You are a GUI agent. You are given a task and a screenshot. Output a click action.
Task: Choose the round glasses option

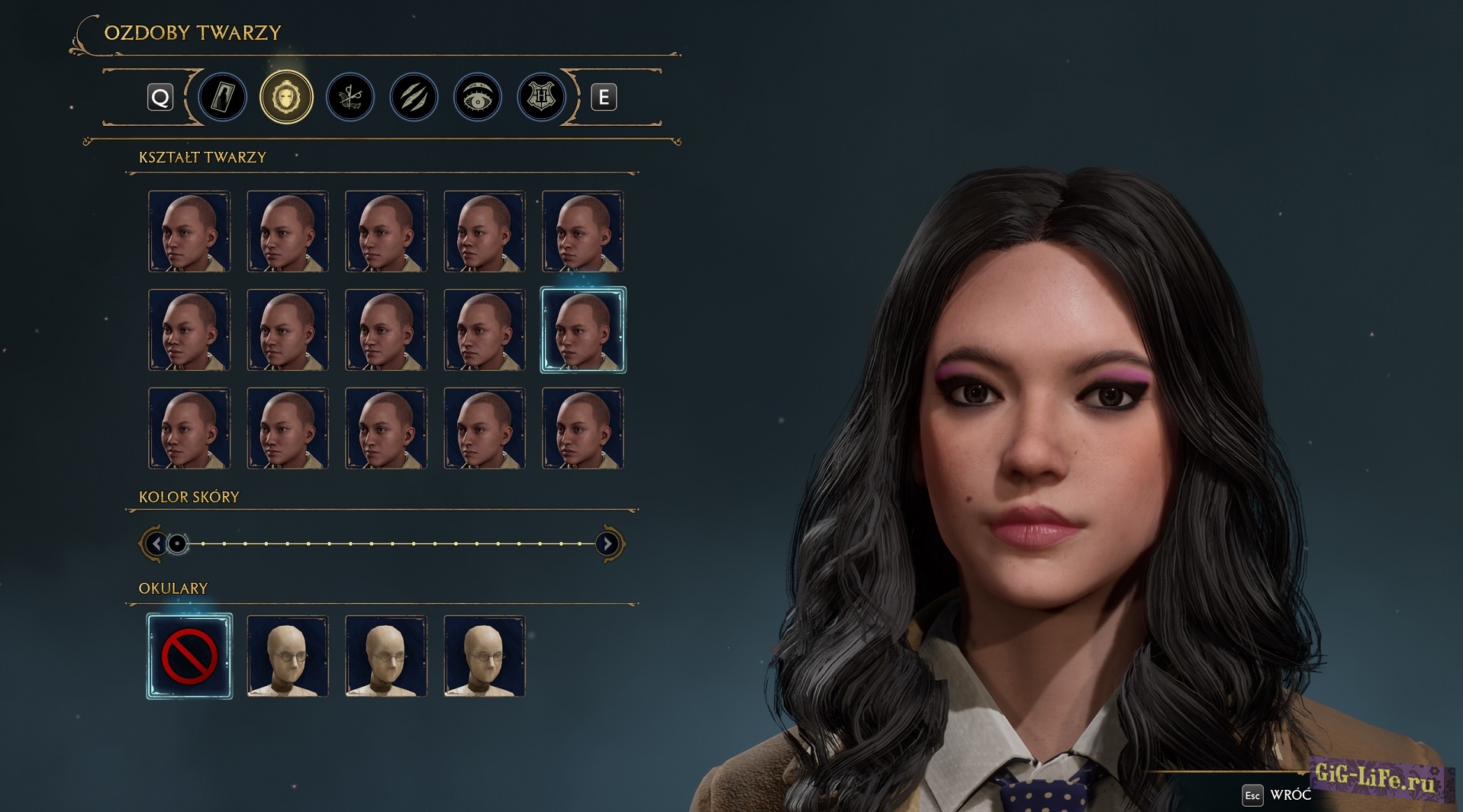pyautogui.click(x=288, y=656)
